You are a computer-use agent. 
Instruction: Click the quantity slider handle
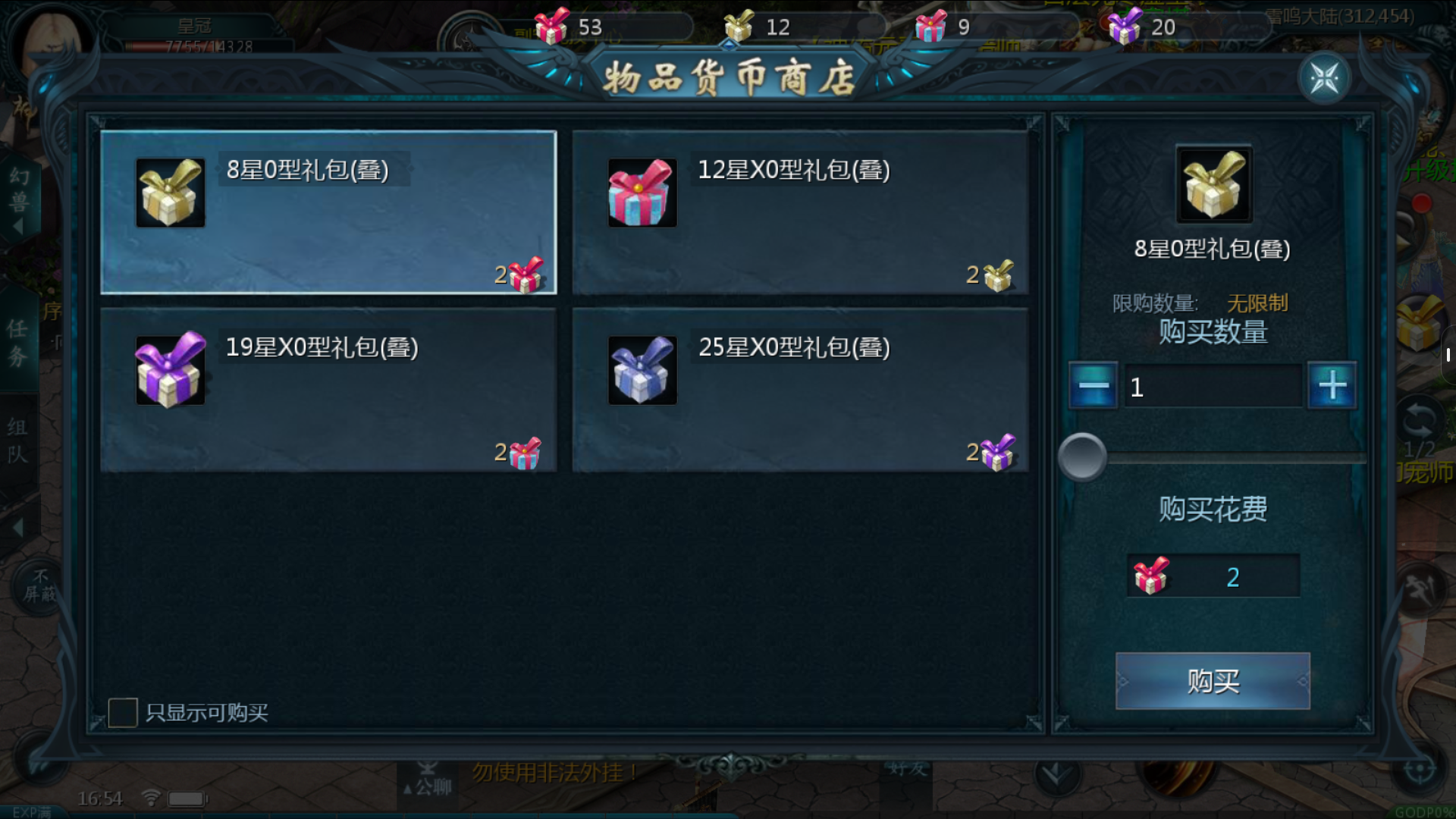1082,457
